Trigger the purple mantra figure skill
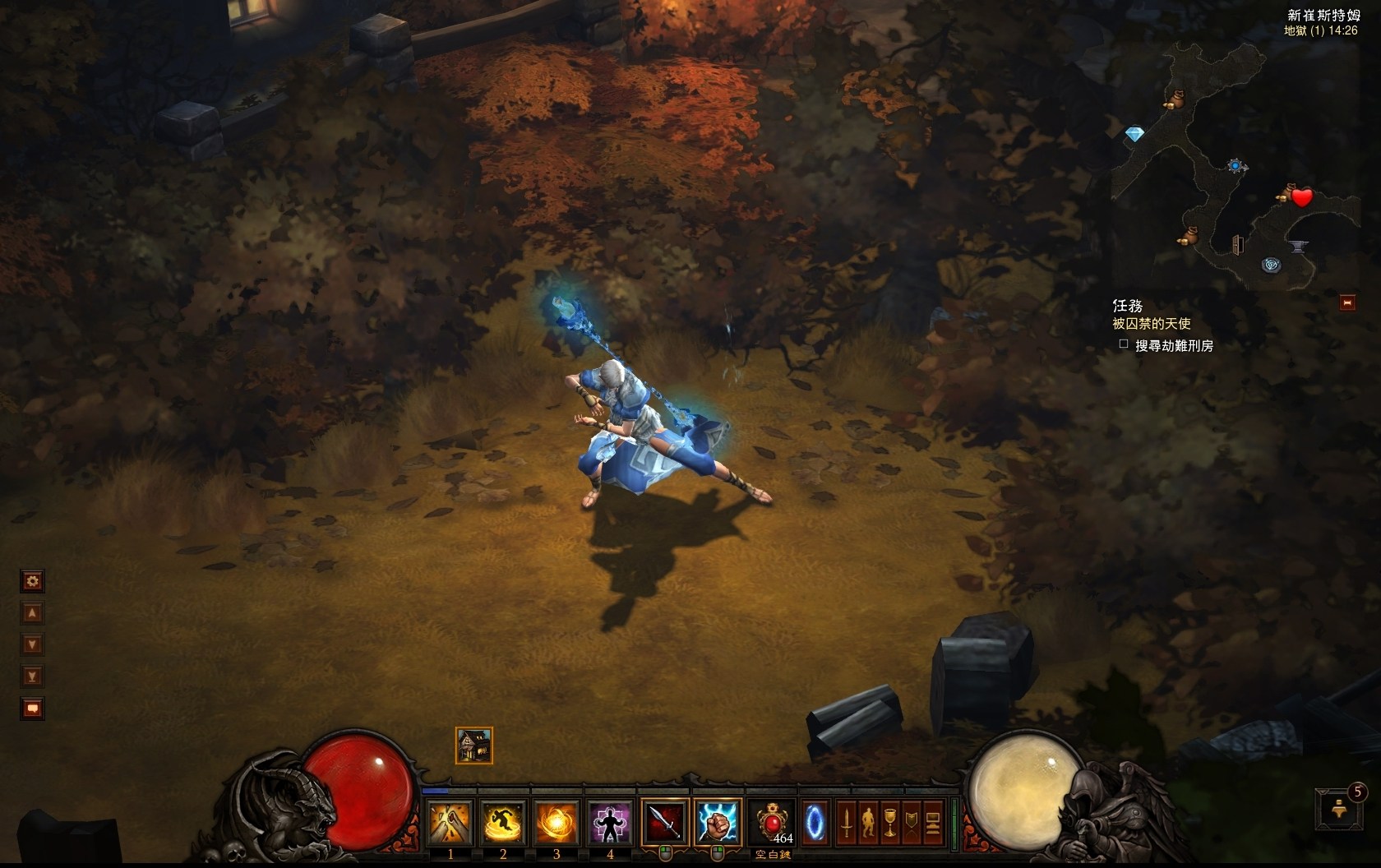1381x868 pixels. pyautogui.click(x=609, y=822)
